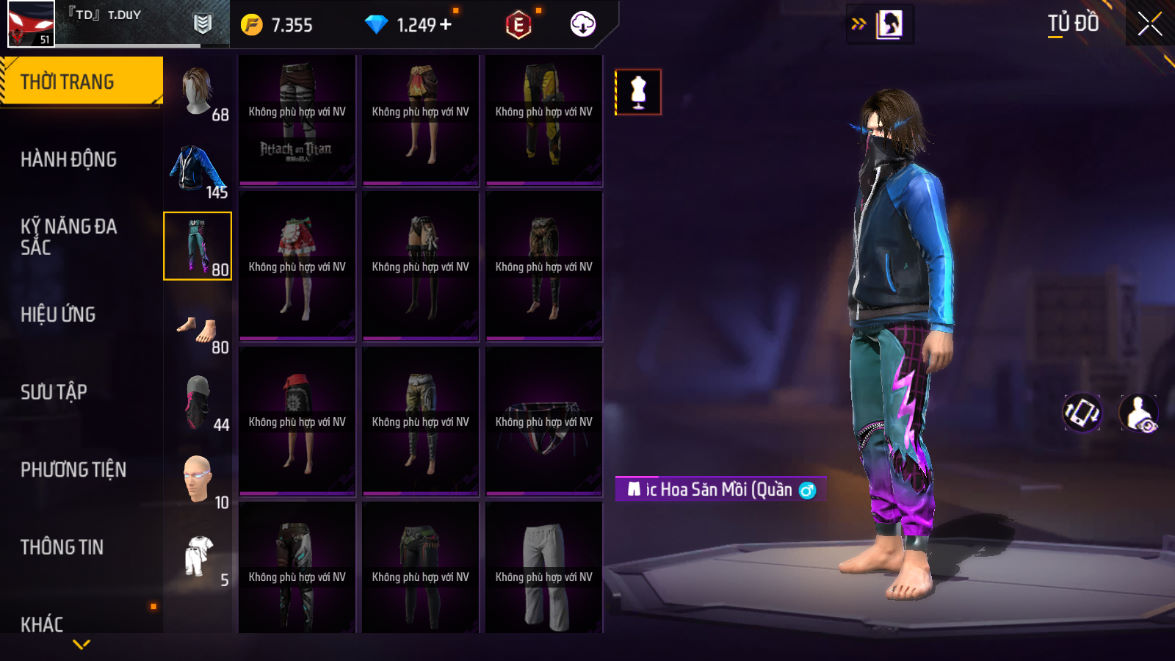Screen dimensions: 1175x661
Task: Choose the plain white pants item
Action: (x=544, y=568)
